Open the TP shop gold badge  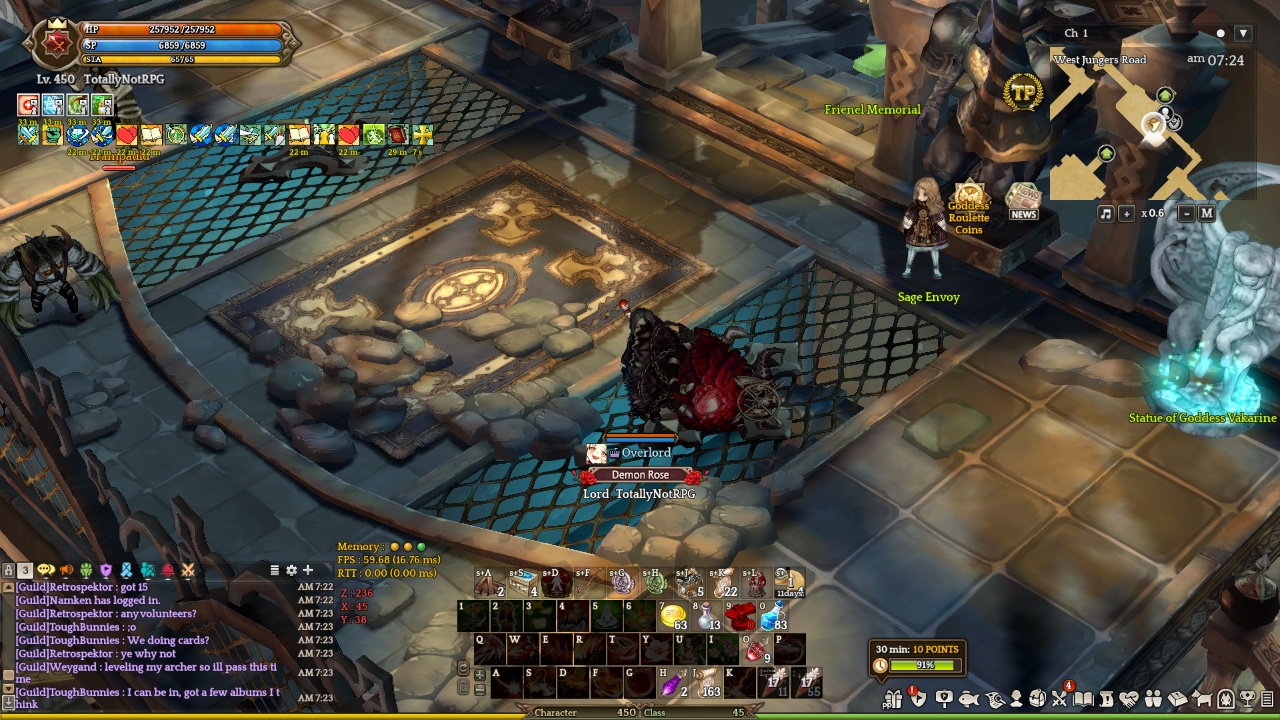[x=1023, y=93]
